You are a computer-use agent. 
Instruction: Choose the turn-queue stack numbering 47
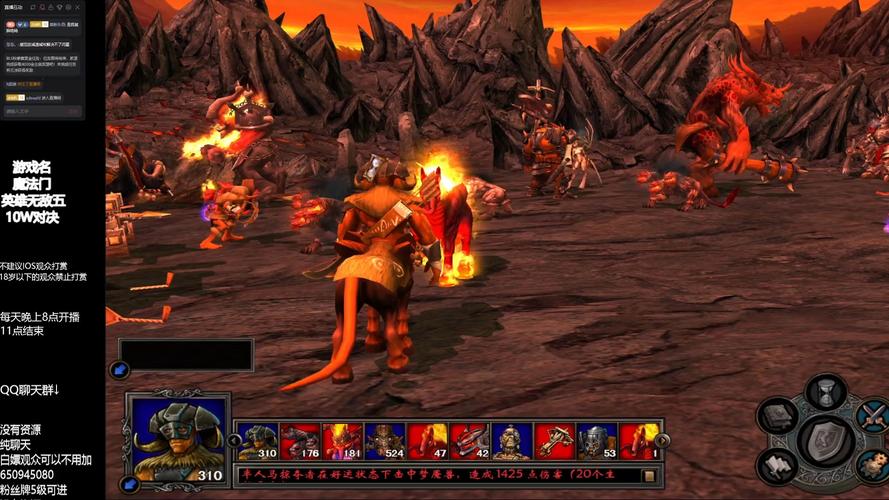(x=427, y=440)
